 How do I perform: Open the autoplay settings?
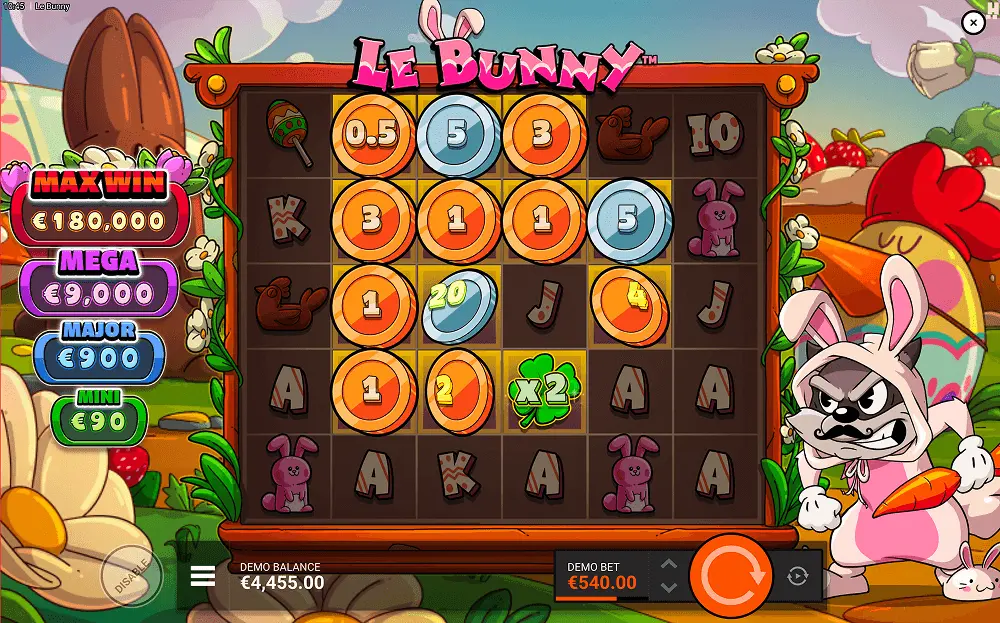tap(797, 576)
